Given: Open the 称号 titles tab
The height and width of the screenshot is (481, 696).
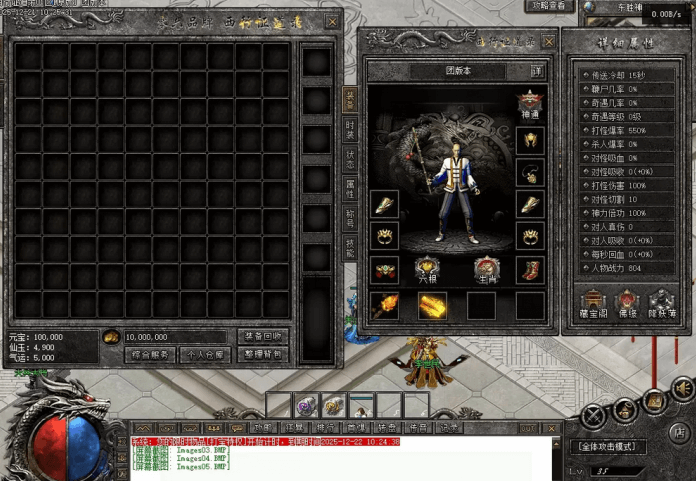Looking at the screenshot, I should point(349,217).
